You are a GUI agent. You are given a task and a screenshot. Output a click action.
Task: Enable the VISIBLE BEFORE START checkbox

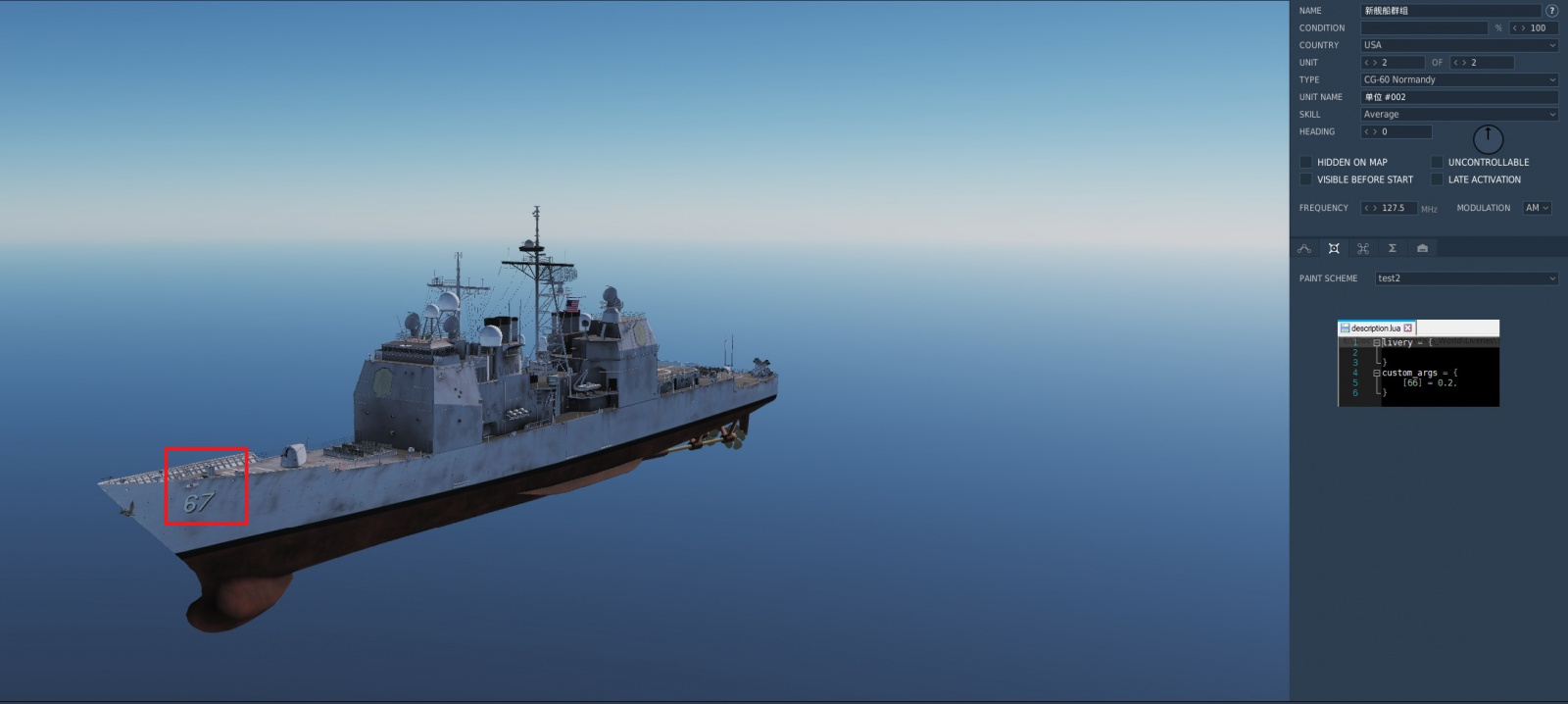[x=1305, y=179]
